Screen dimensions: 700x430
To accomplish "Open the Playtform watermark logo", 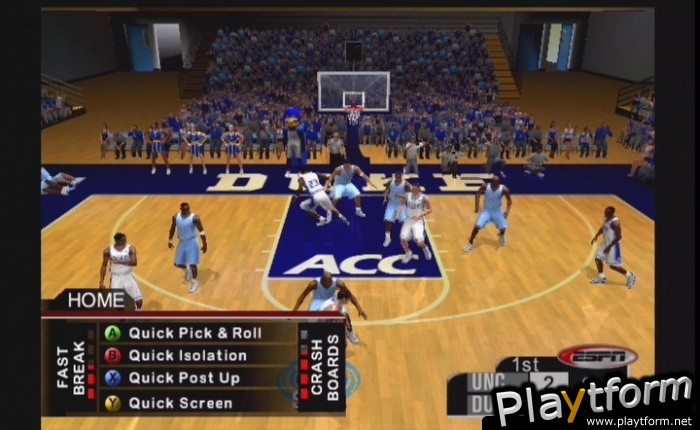I will pos(594,402).
